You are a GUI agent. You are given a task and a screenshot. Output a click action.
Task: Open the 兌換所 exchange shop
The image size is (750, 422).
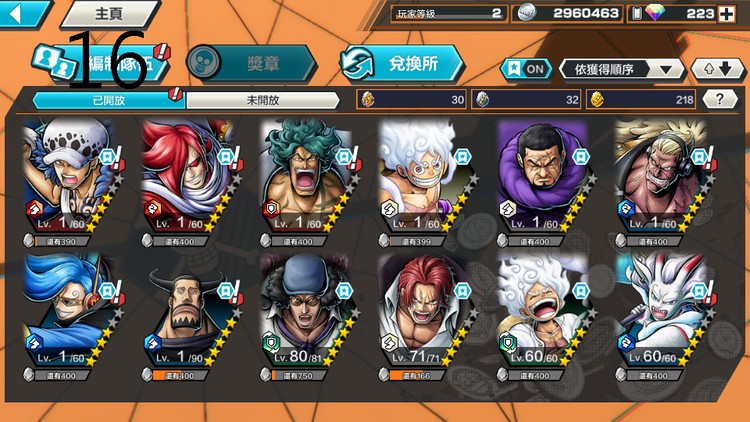tap(402, 63)
